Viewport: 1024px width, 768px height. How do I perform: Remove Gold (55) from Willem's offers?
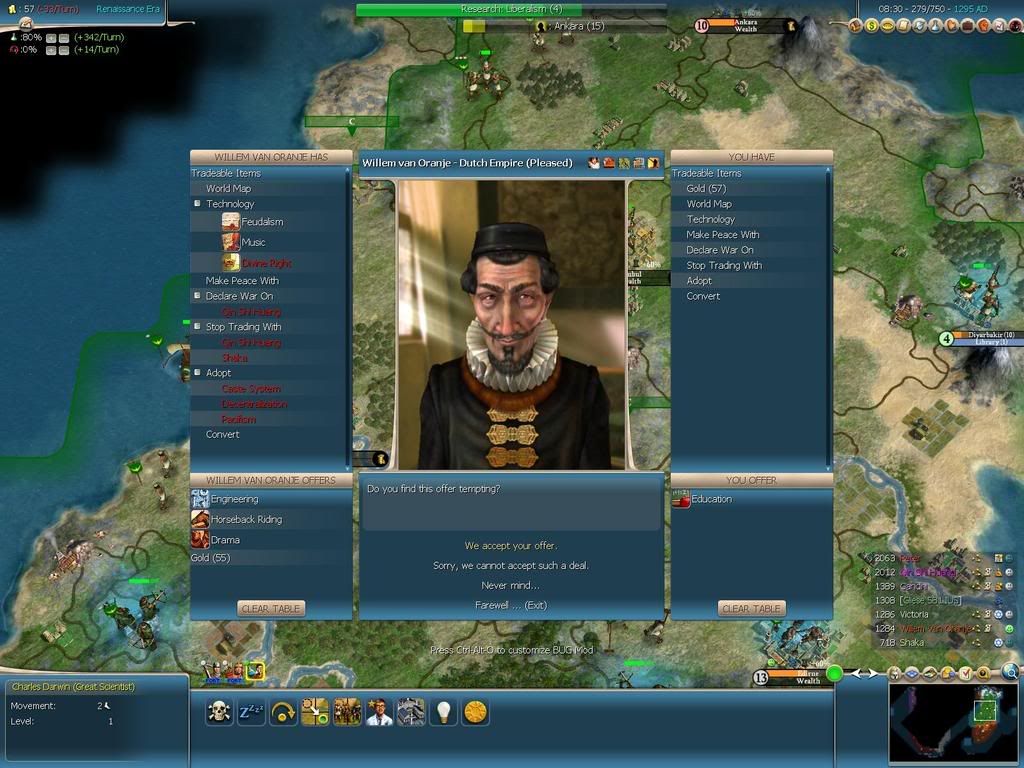point(210,558)
